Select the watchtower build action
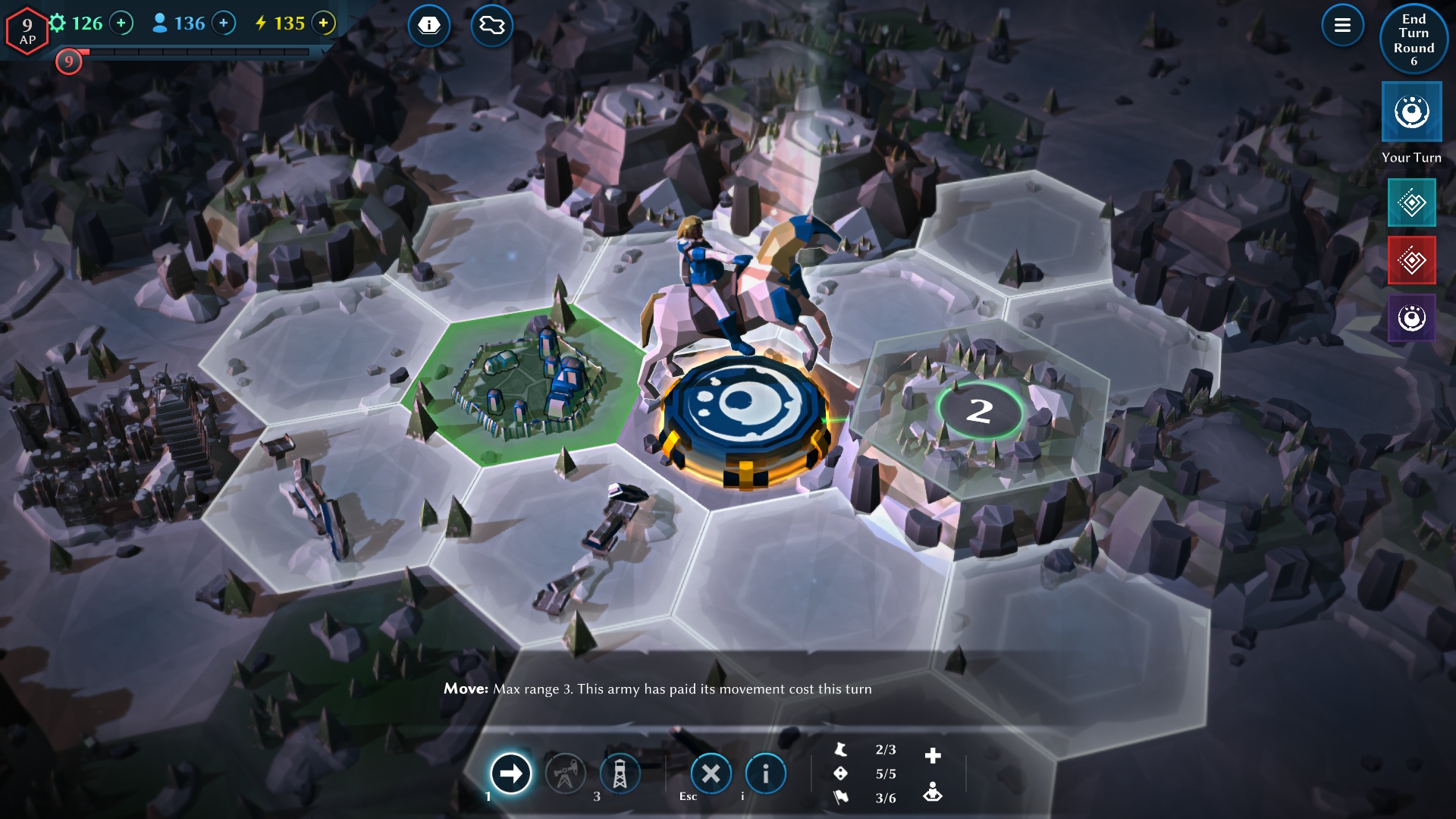The height and width of the screenshot is (819, 1456). pos(619,774)
